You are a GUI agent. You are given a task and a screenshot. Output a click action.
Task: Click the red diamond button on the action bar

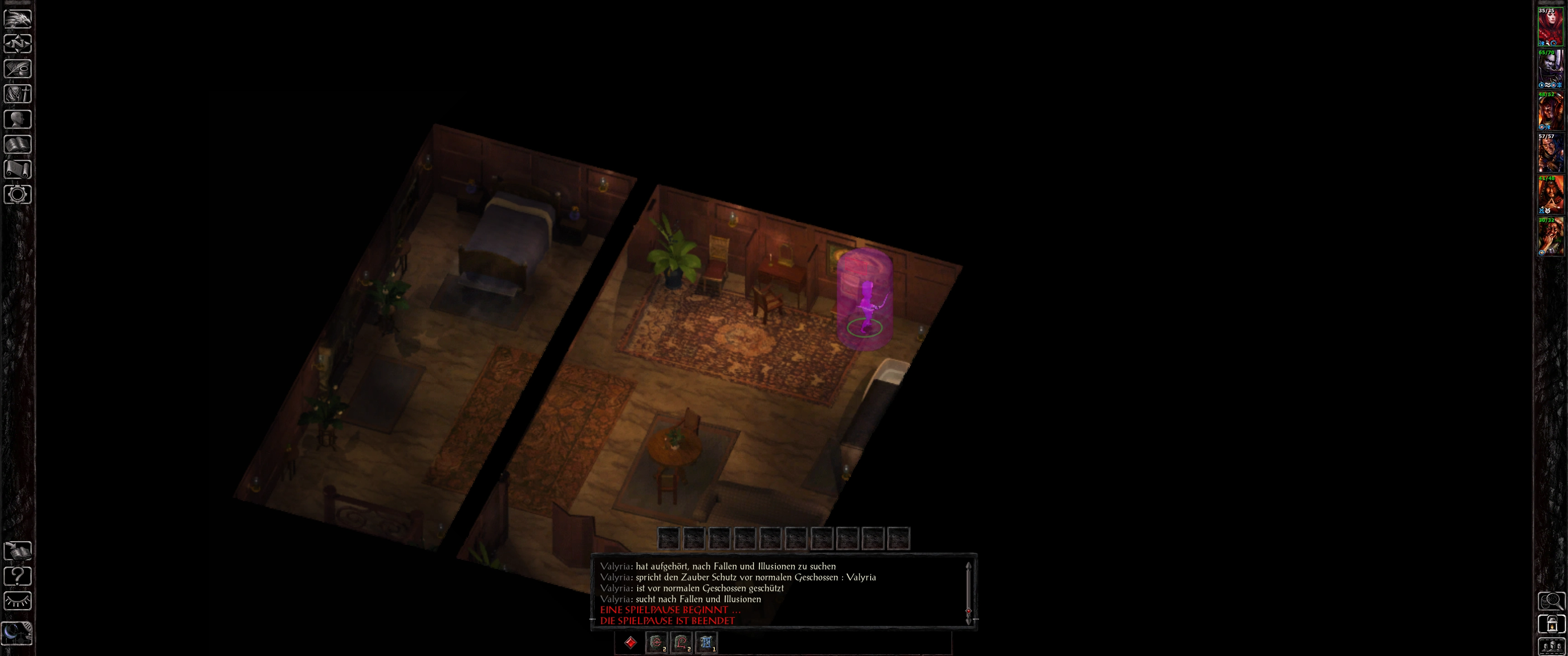630,643
